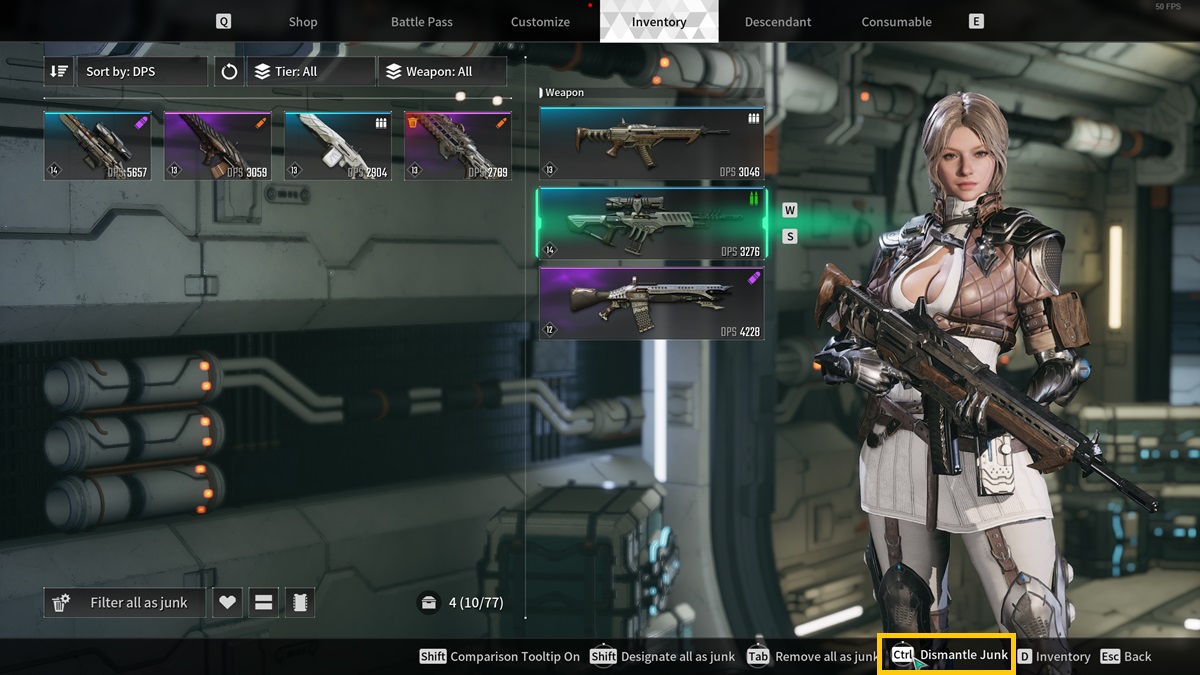The width and height of the screenshot is (1200, 675).
Task: Switch to the Battle Pass tab
Action: pyautogui.click(x=422, y=22)
